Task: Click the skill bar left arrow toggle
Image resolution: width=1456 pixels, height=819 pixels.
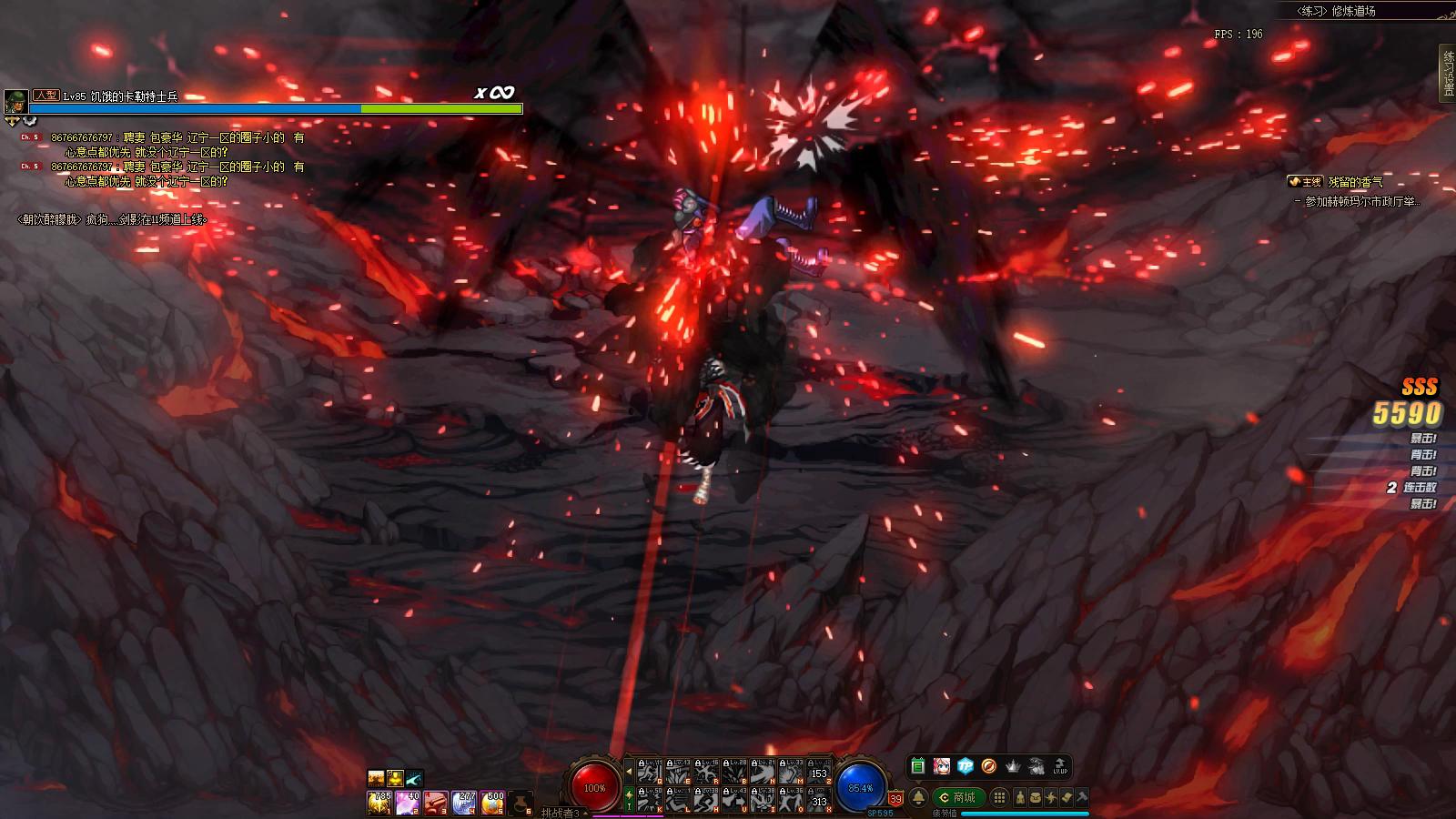Action: pyautogui.click(x=629, y=771)
